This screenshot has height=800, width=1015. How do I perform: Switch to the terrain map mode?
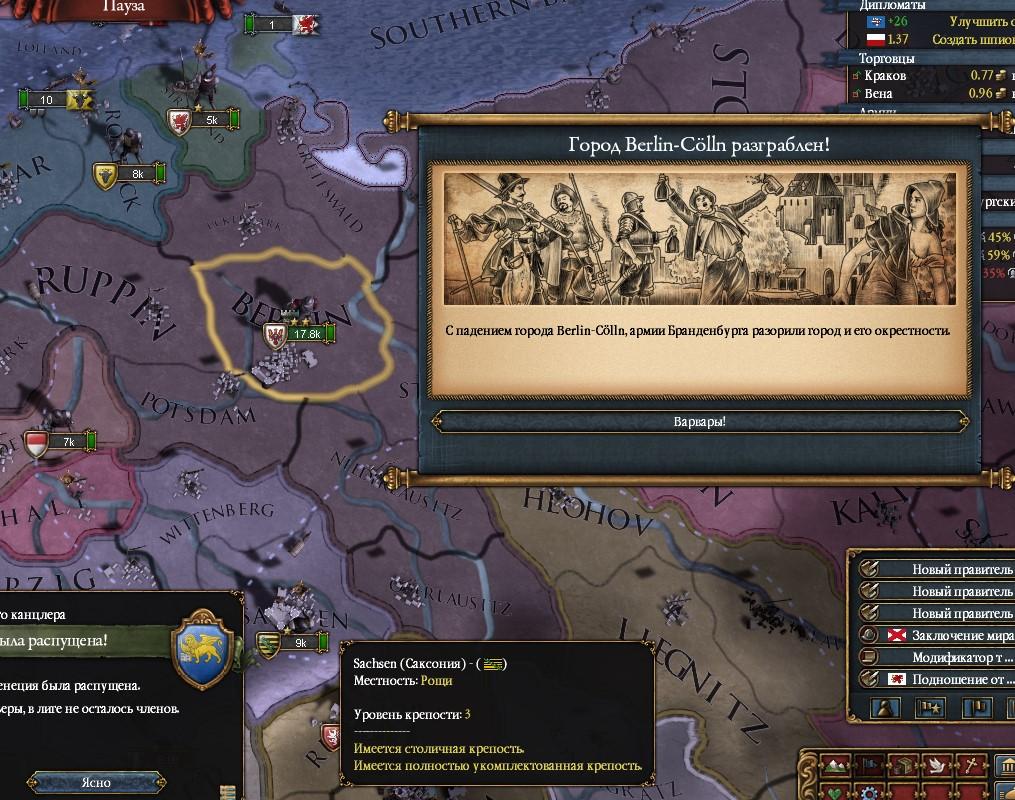pos(836,767)
